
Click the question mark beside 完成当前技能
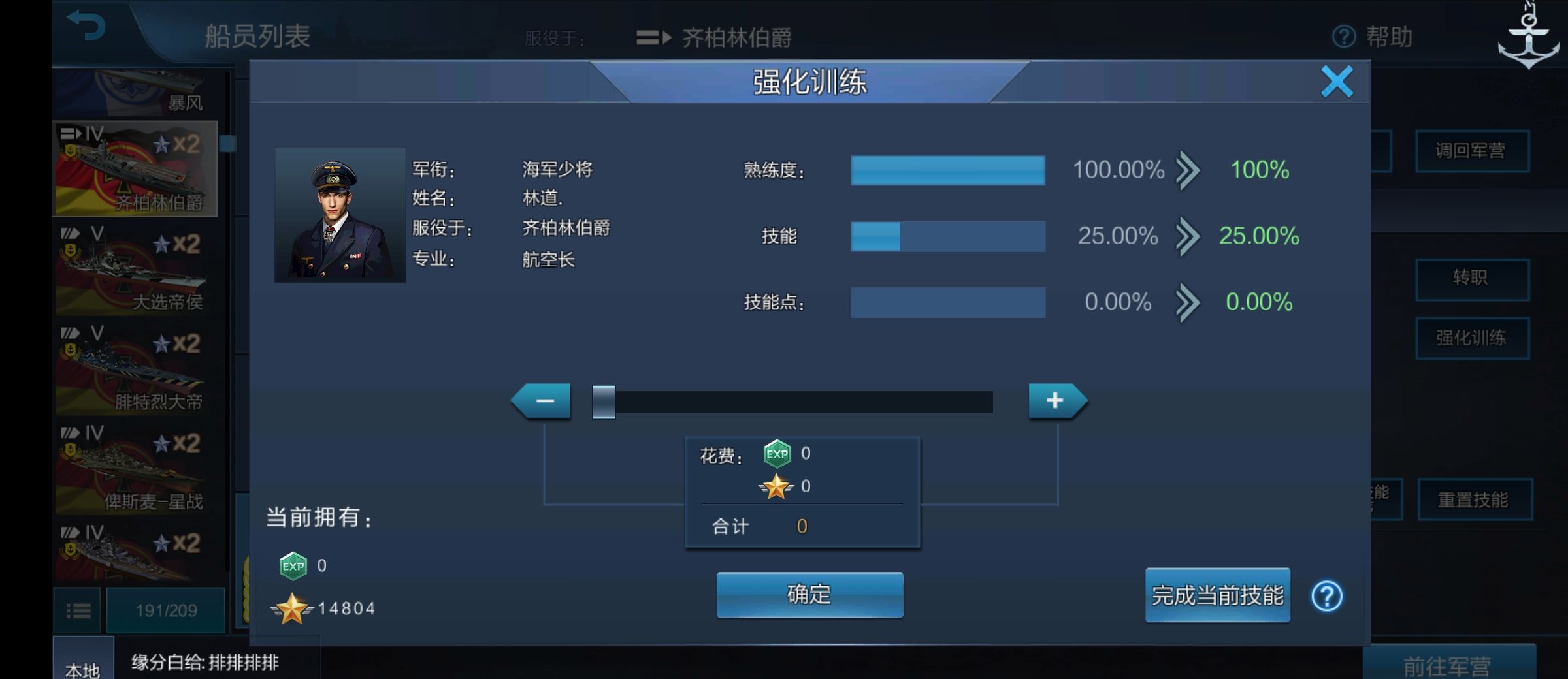pyautogui.click(x=1328, y=596)
